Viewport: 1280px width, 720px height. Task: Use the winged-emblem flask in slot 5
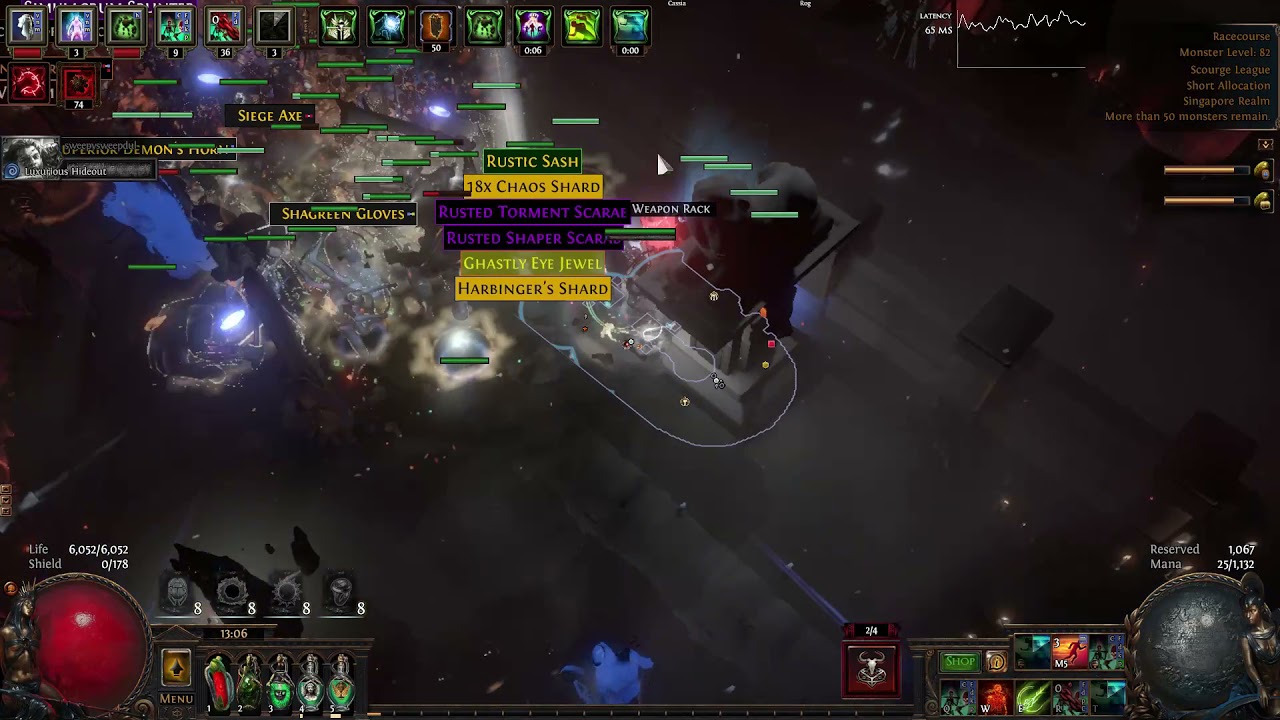tap(341, 682)
